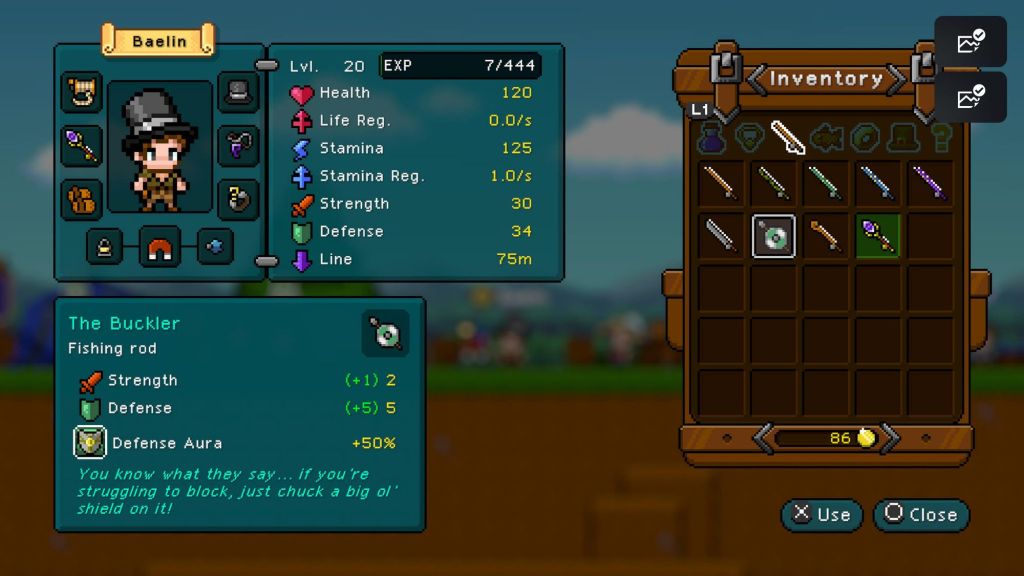The image size is (1024, 576).
Task: Click the top overlay chart icon
Action: click(970, 42)
